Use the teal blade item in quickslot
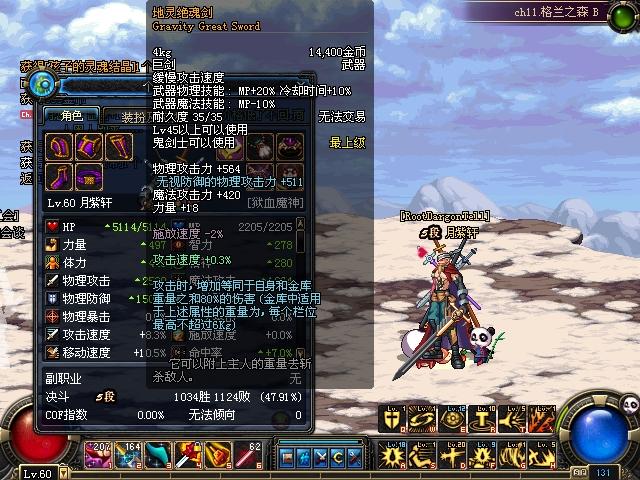 pyautogui.click(x=159, y=456)
